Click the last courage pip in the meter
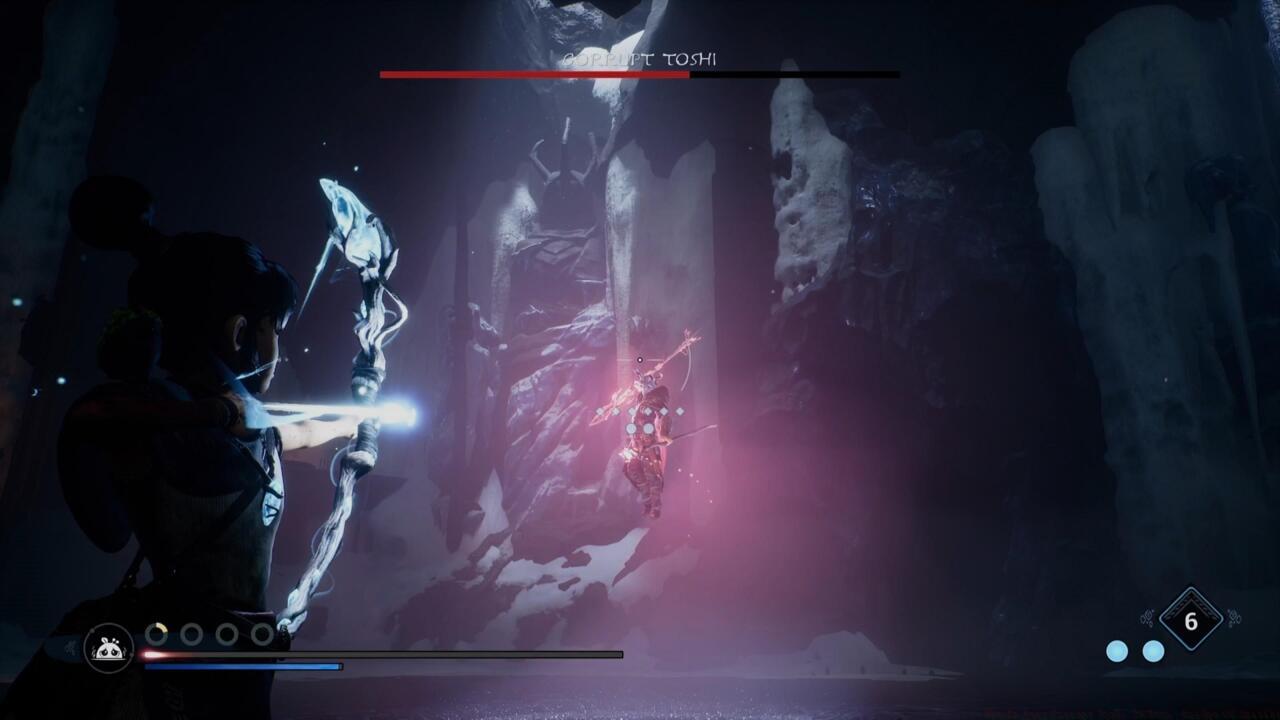1280x720 pixels. [x=261, y=633]
